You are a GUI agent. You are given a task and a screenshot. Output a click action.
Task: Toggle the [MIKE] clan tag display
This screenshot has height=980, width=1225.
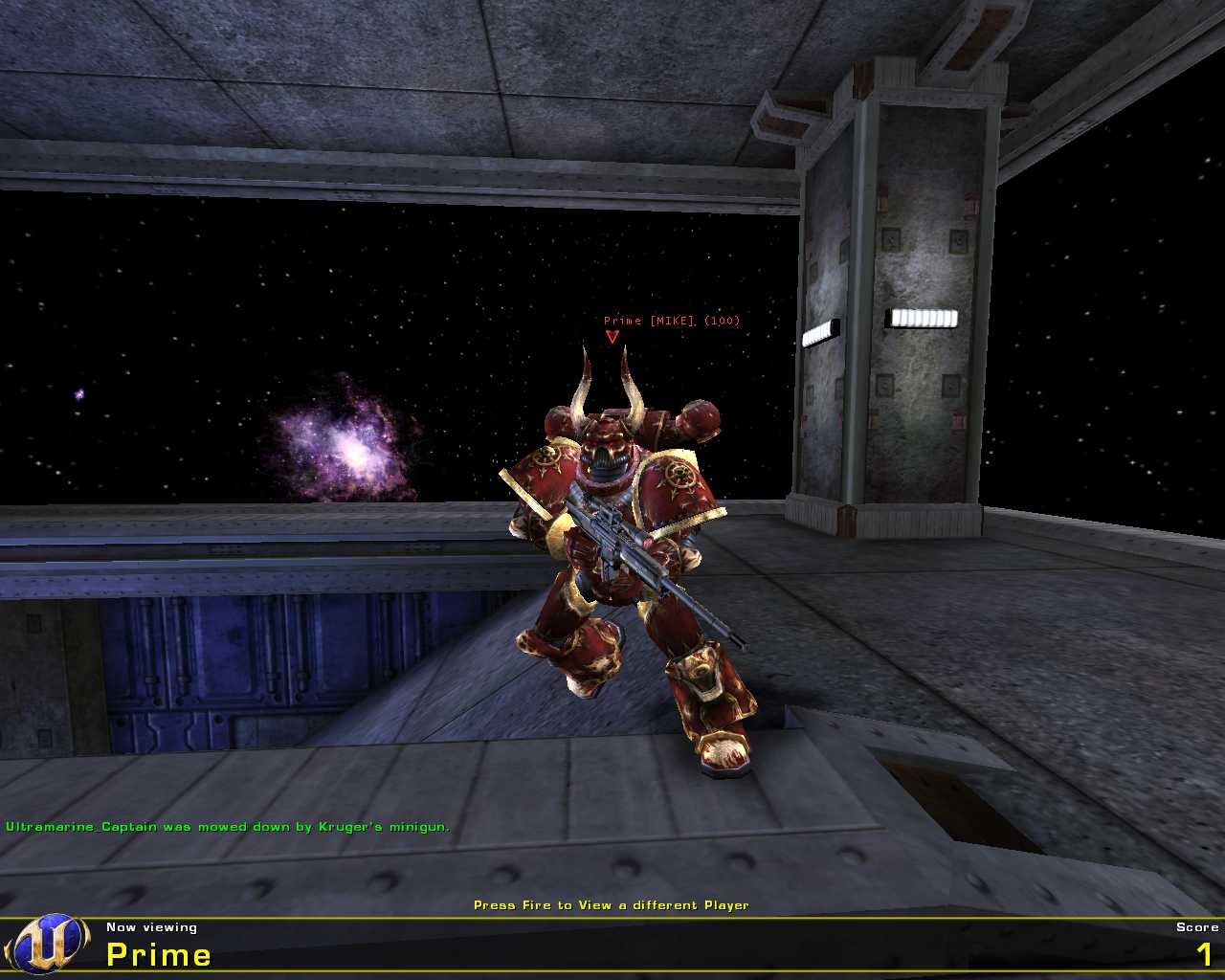[672, 322]
